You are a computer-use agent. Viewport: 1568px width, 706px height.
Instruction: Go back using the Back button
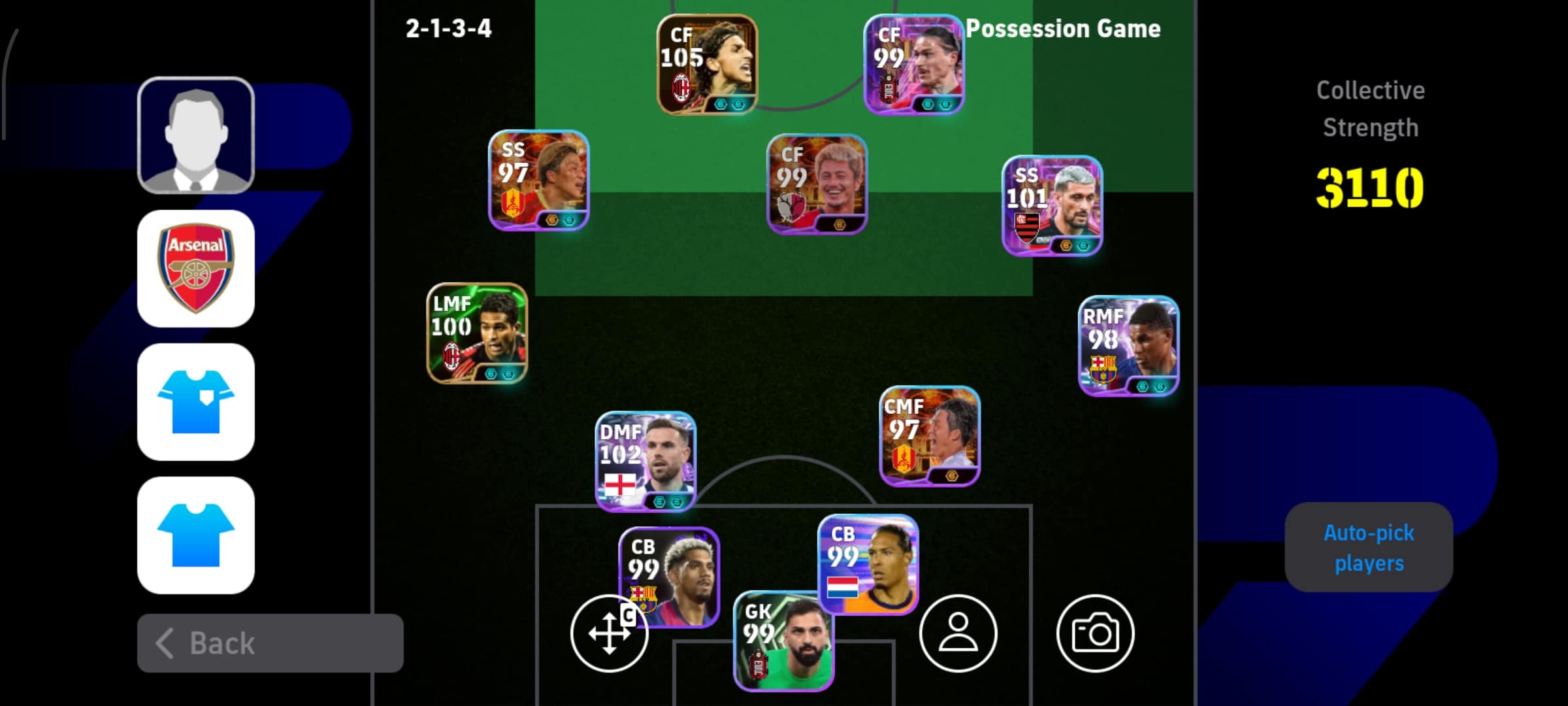pos(270,643)
